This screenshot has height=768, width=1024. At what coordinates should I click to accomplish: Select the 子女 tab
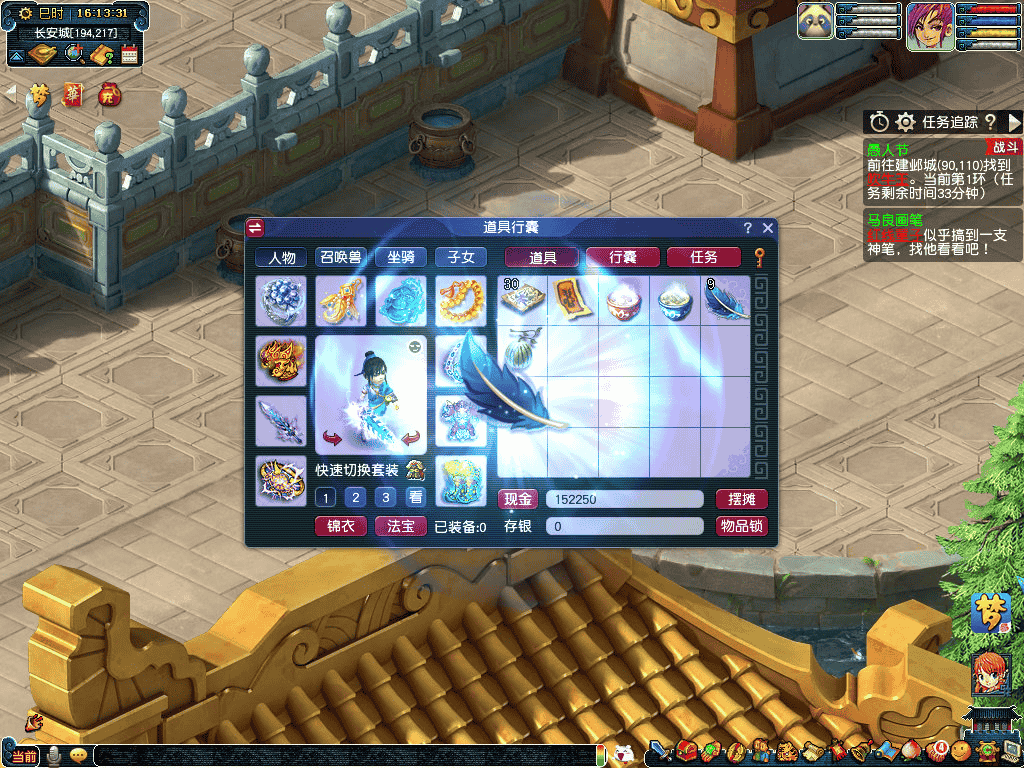pos(461,257)
